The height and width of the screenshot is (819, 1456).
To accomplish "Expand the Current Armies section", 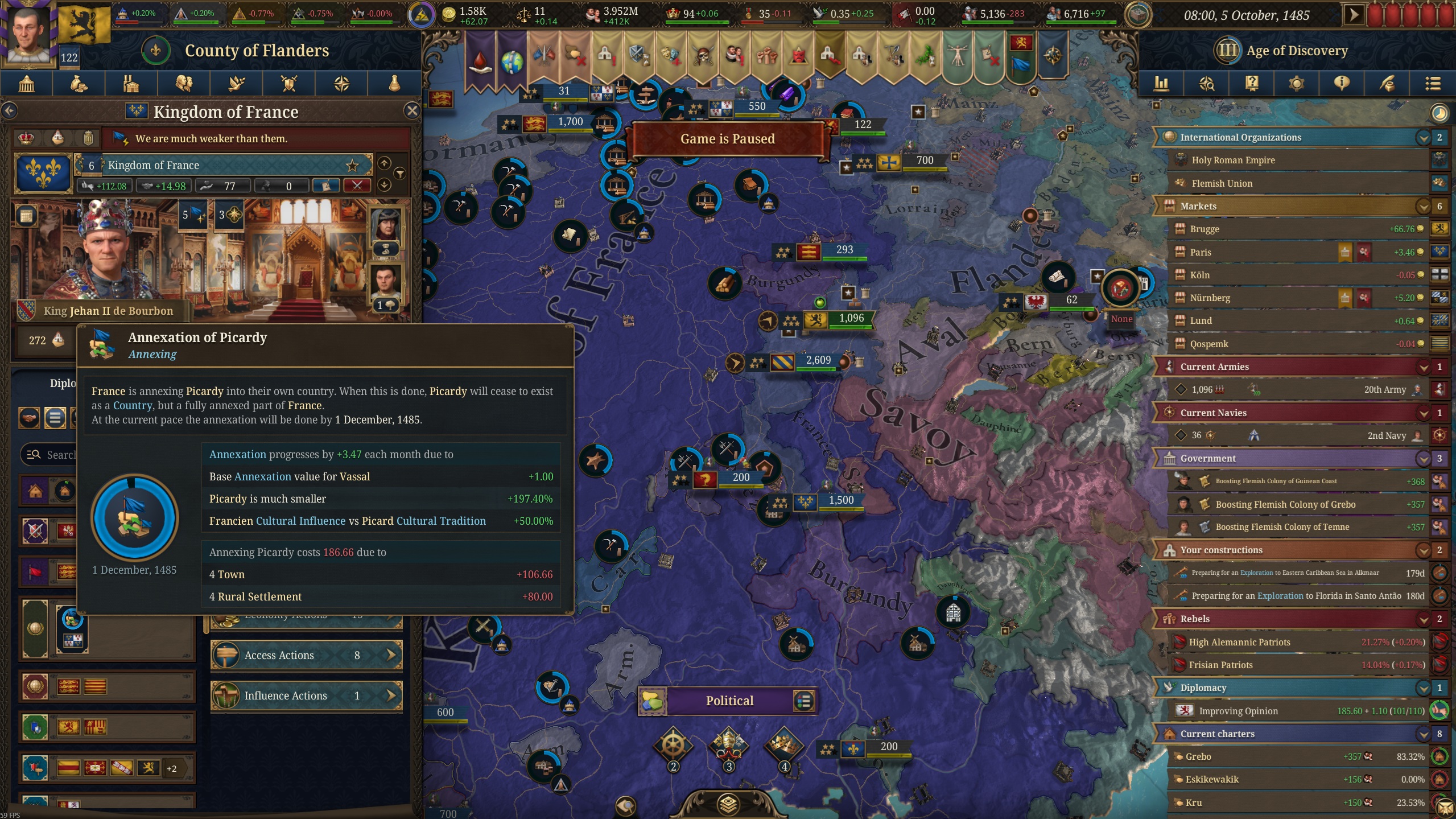I will [1424, 367].
